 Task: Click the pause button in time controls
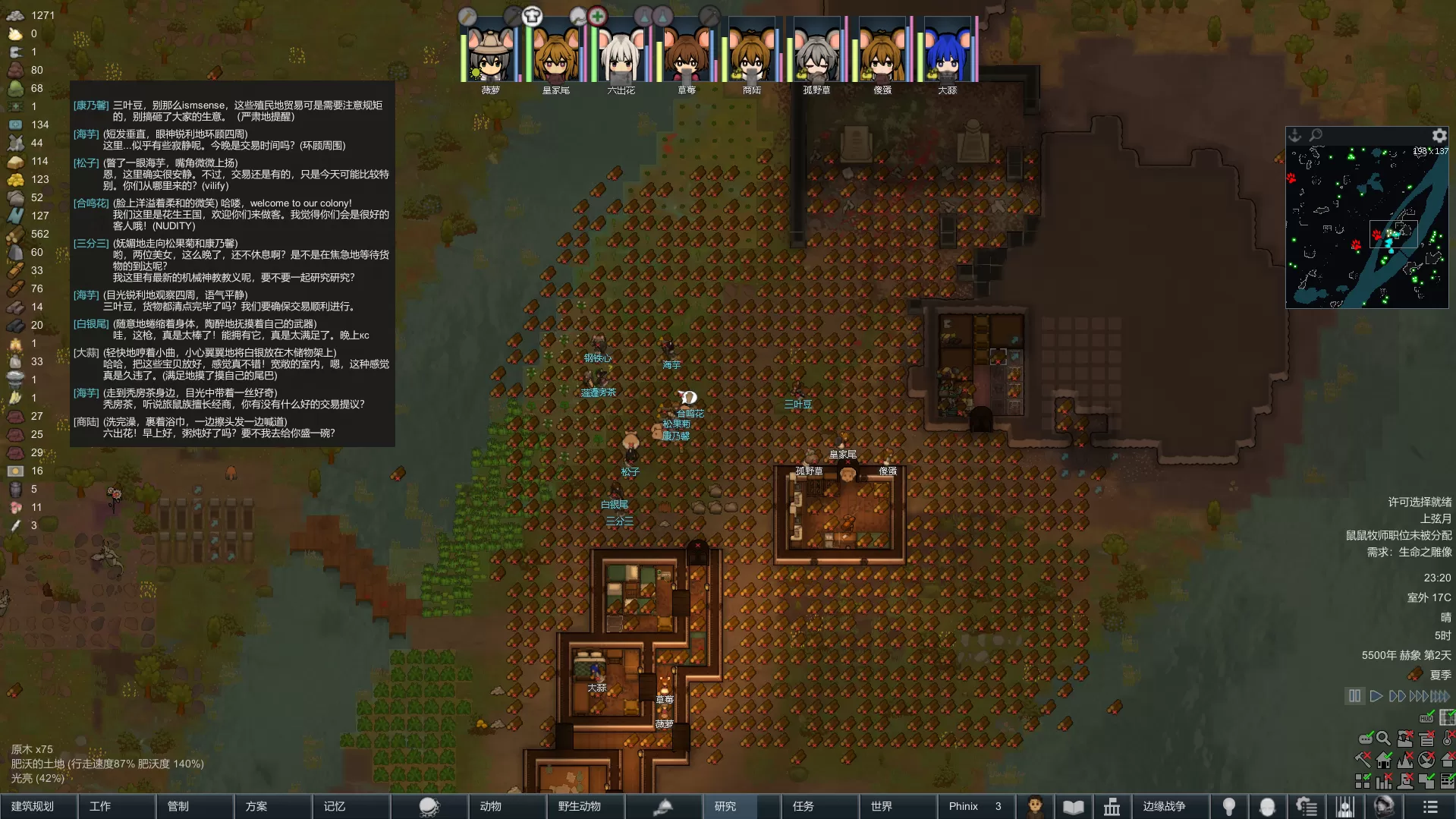click(1354, 696)
